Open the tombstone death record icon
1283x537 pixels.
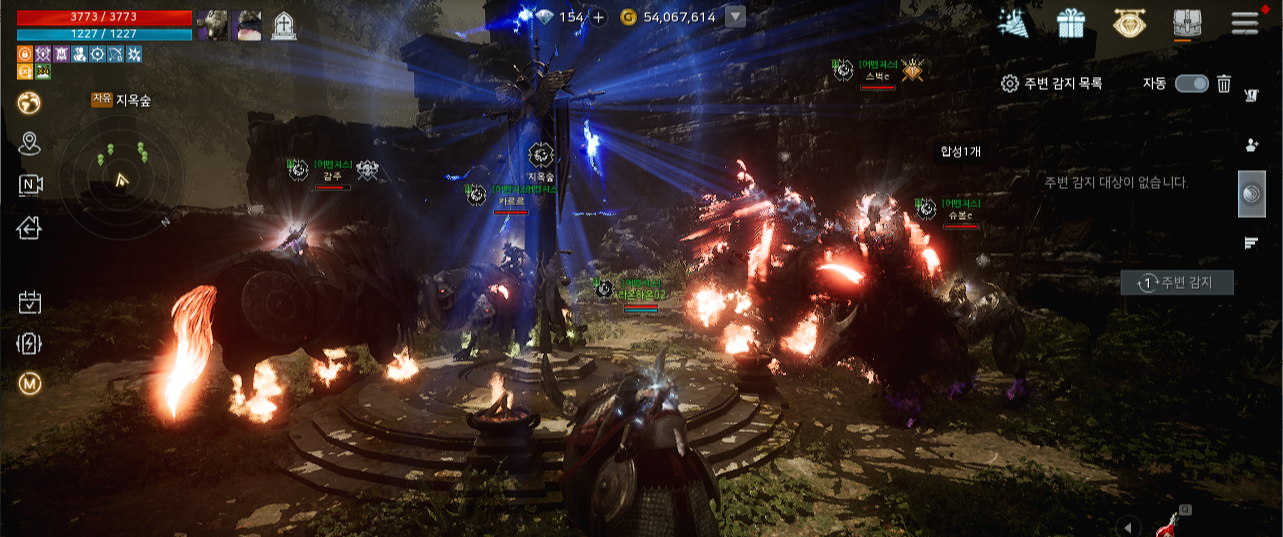283,26
